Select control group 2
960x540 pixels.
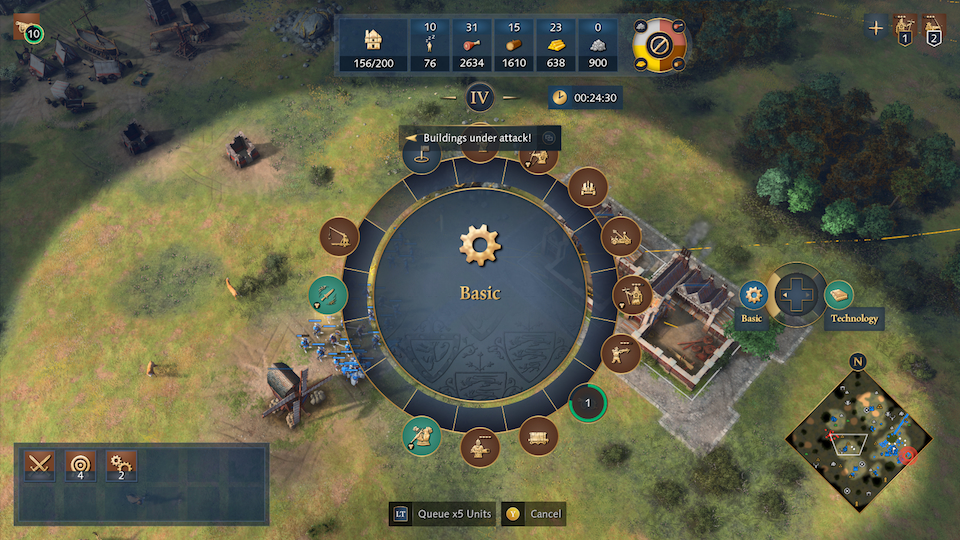(x=933, y=28)
